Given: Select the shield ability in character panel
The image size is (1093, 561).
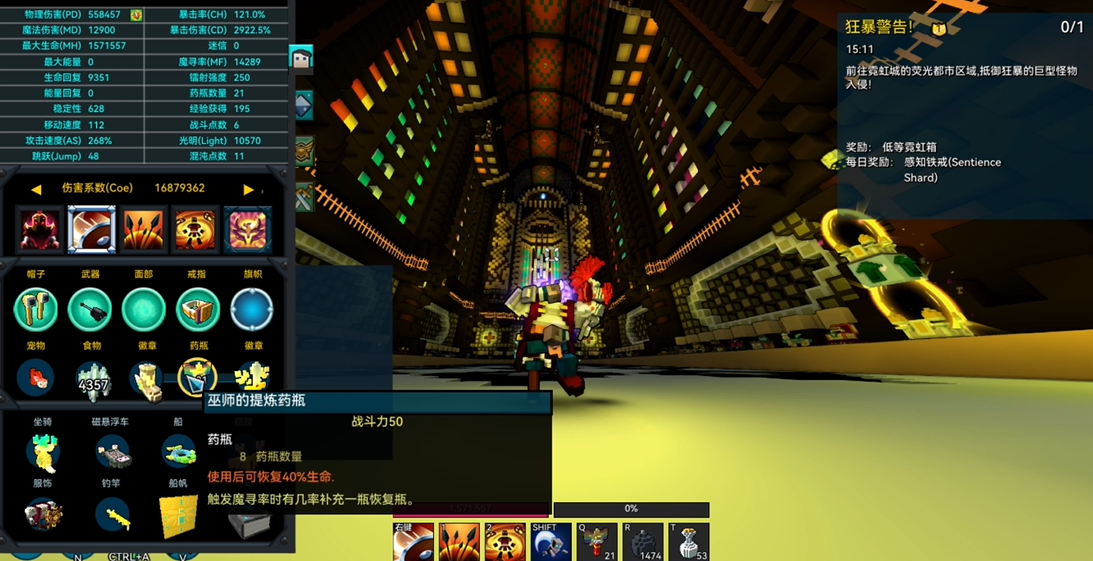Looking at the screenshot, I should point(91,230).
